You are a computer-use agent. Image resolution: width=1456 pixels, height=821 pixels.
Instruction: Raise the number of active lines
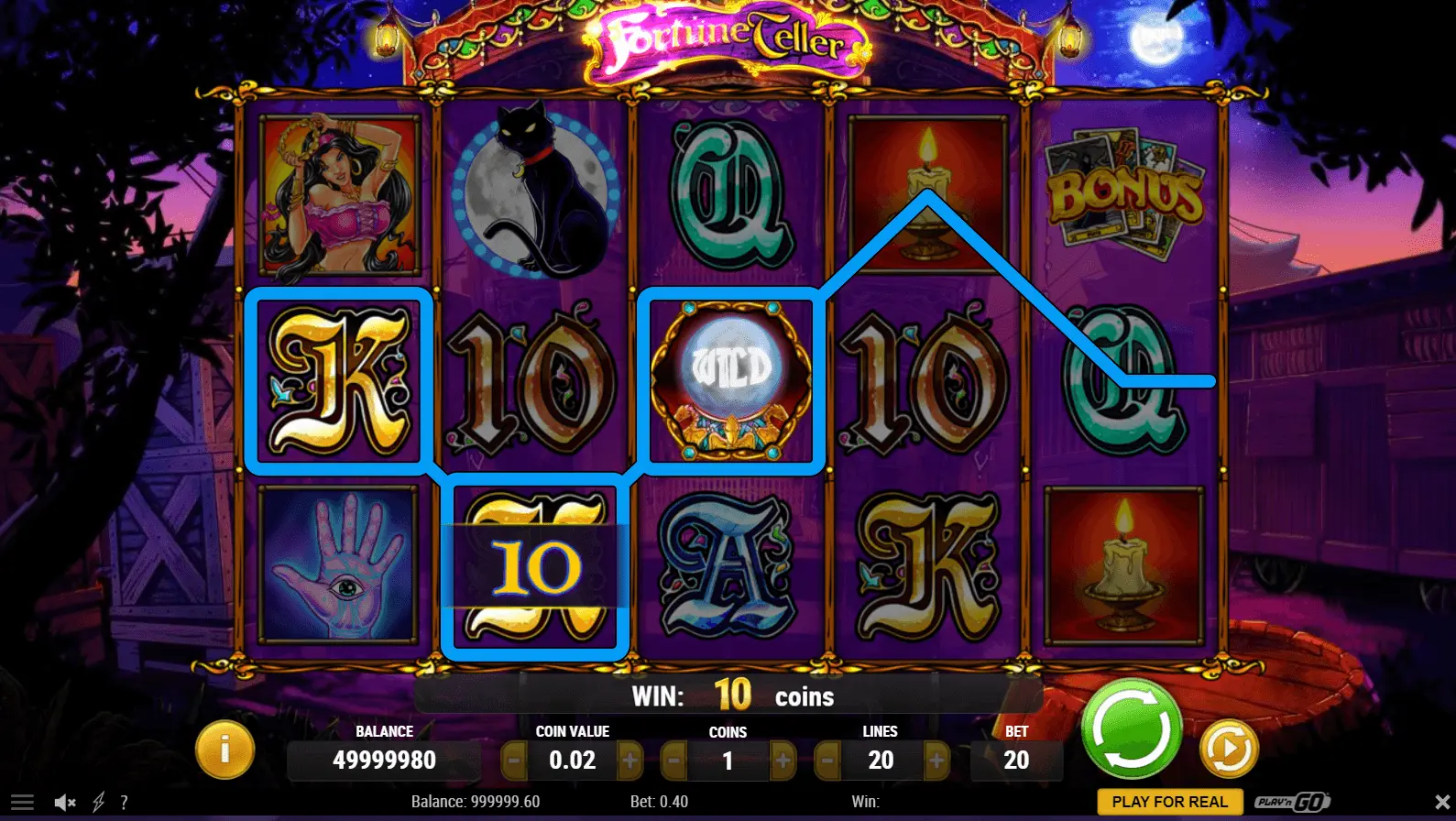[x=936, y=761]
